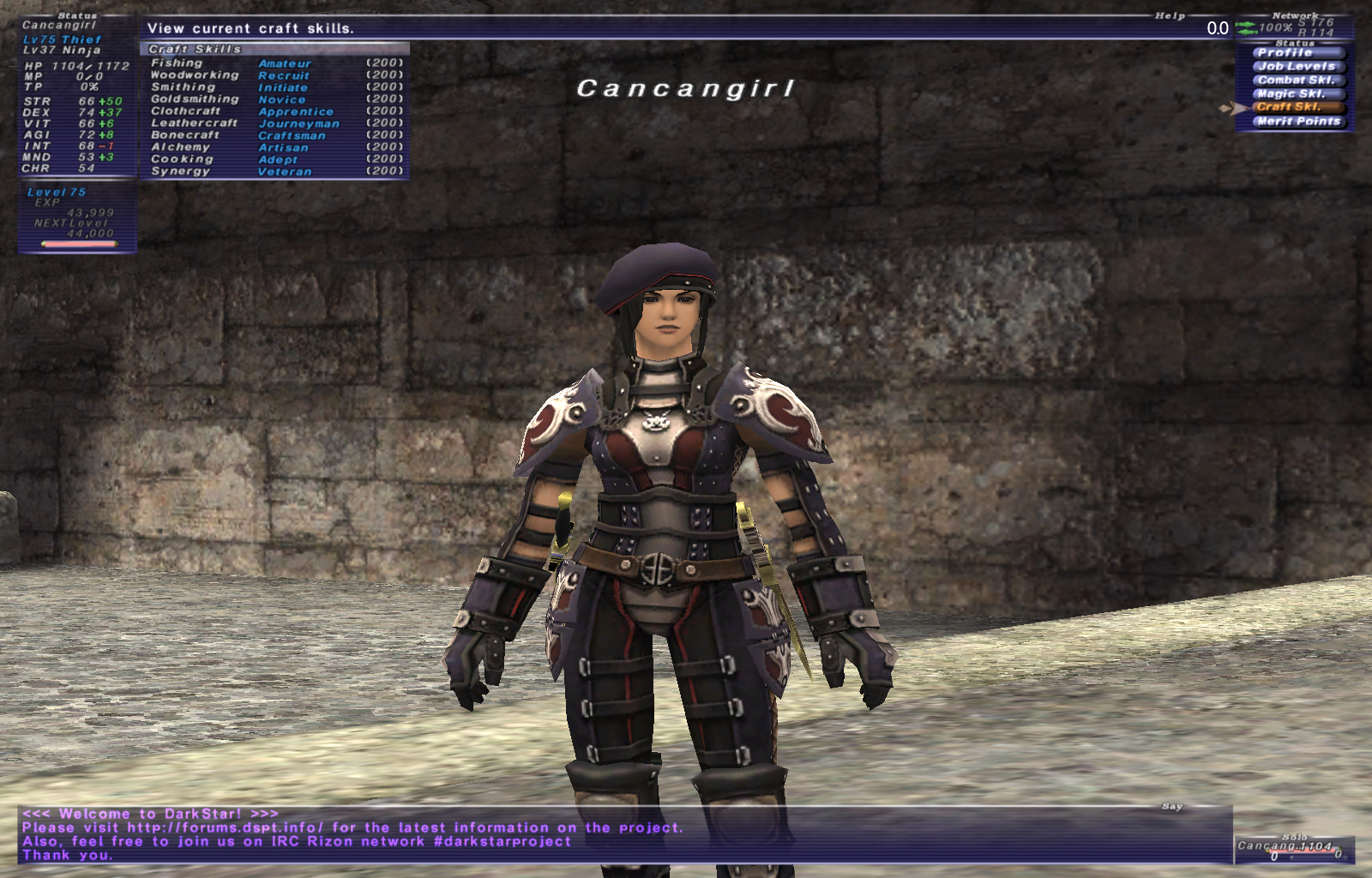
Task: Choose the Smithing craft skill row
Action: (274, 87)
